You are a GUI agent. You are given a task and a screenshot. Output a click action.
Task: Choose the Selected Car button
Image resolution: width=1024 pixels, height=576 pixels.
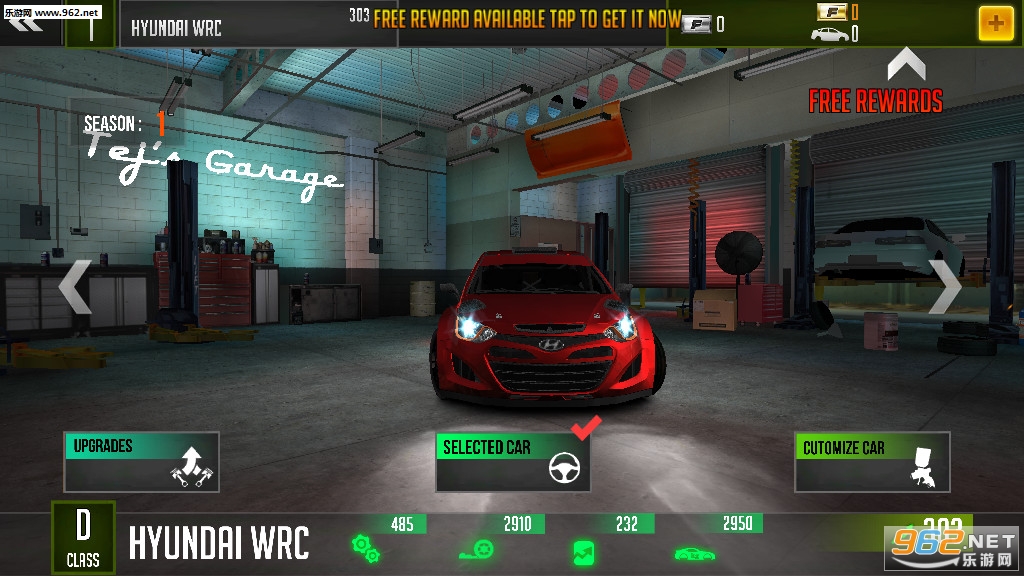pyautogui.click(x=513, y=462)
